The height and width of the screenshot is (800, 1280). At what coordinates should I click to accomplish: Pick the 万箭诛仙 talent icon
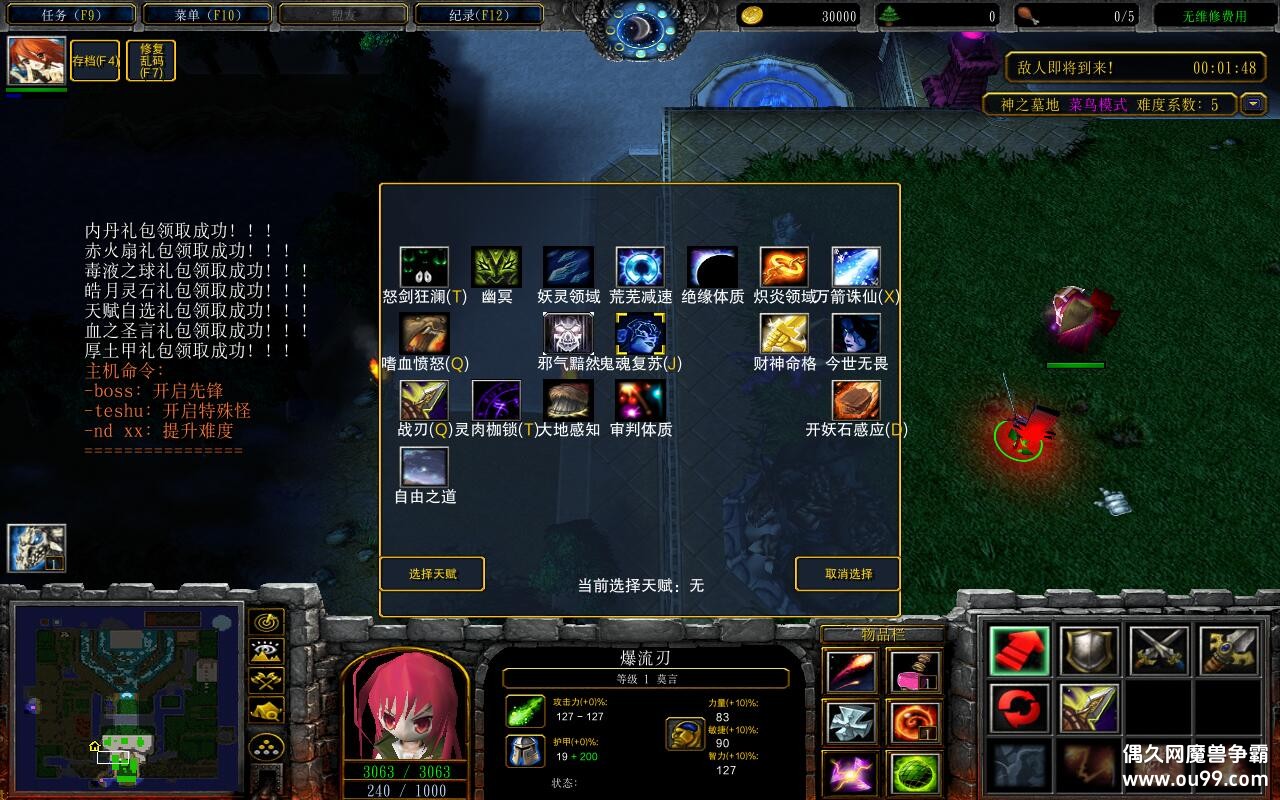click(x=856, y=268)
